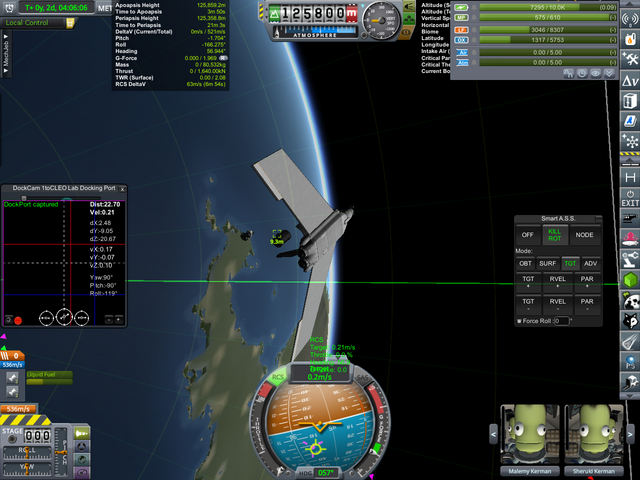640x480 pixels.
Task: Click the red DockCam record button
Action: pyautogui.click(x=18, y=320)
